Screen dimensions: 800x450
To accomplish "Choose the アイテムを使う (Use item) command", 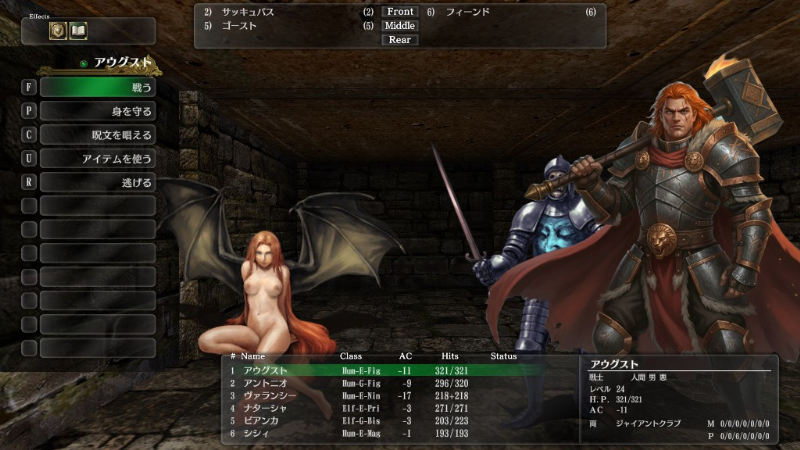I will pos(97,159).
